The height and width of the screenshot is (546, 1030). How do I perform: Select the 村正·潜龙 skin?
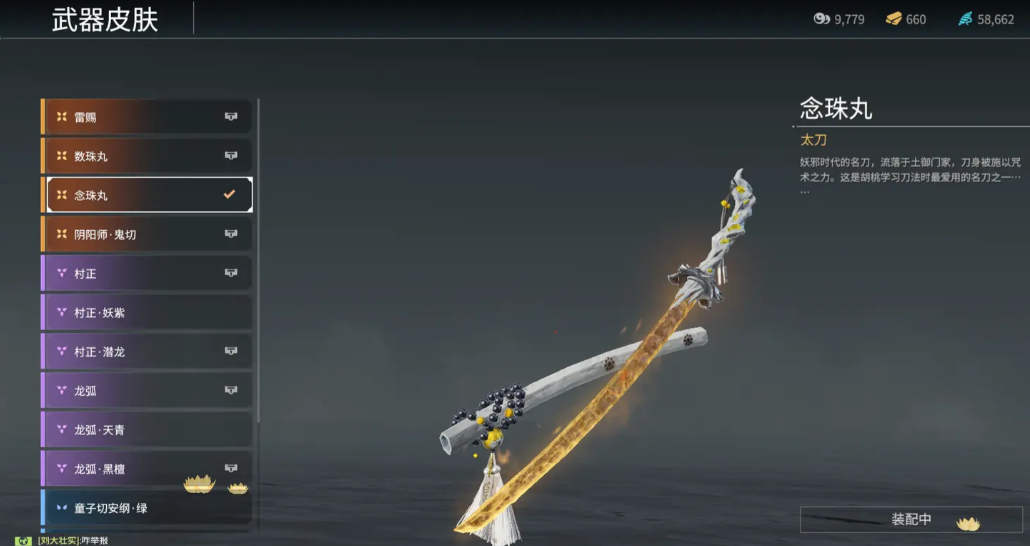(x=146, y=352)
